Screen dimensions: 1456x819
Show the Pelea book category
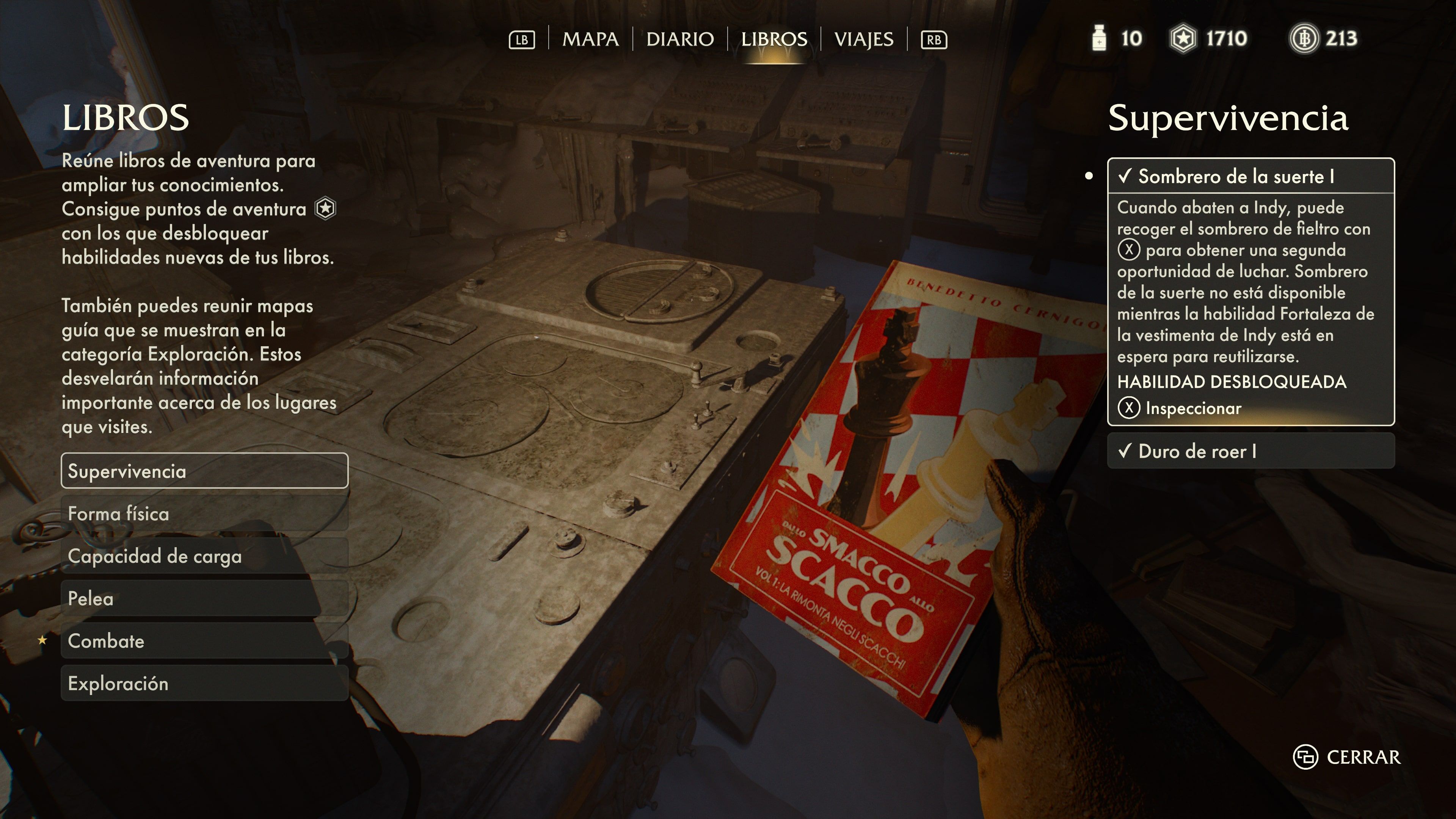[204, 598]
